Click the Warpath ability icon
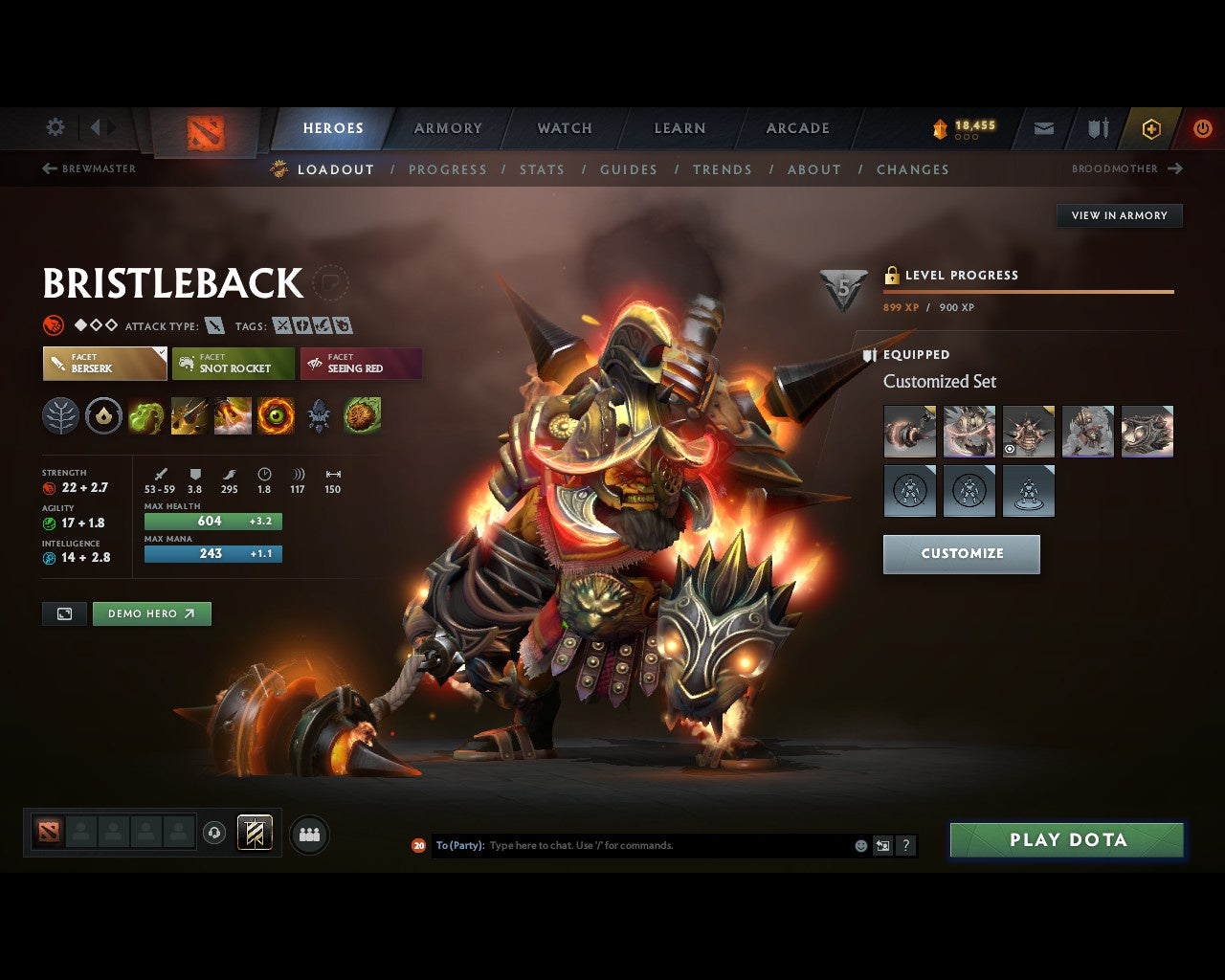 (277, 416)
